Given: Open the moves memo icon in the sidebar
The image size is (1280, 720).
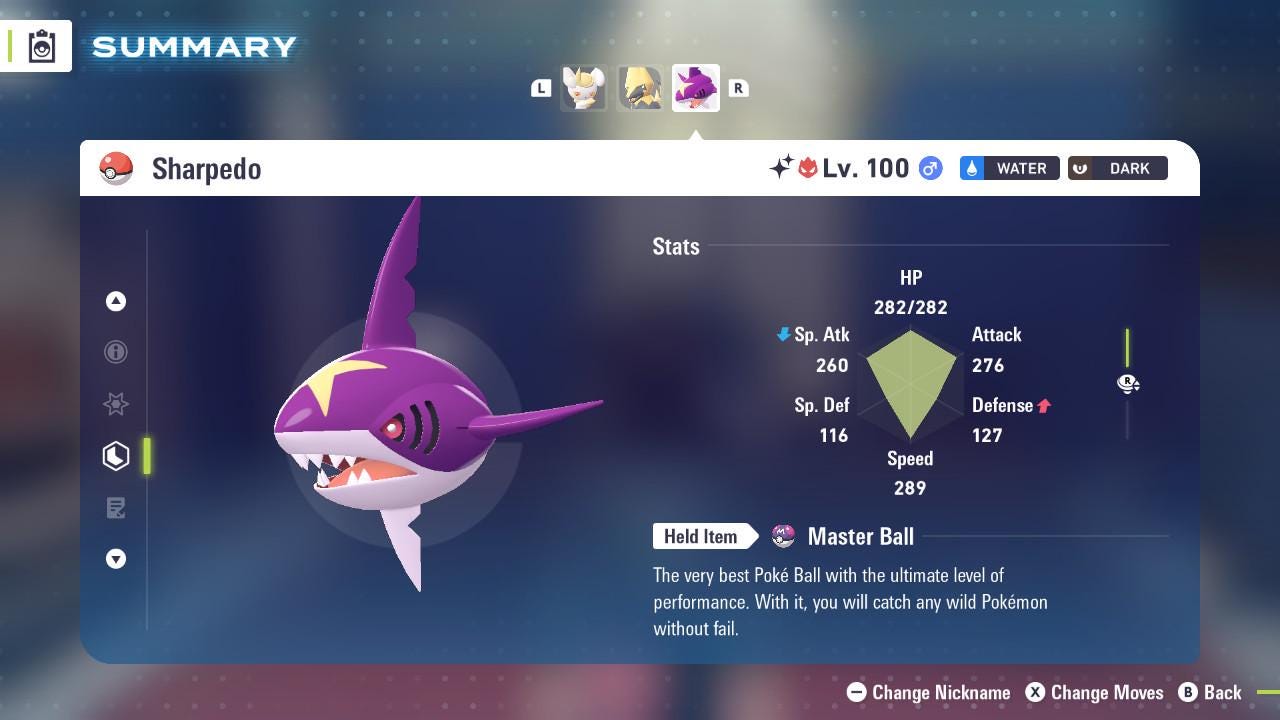Looking at the screenshot, I should (x=116, y=508).
